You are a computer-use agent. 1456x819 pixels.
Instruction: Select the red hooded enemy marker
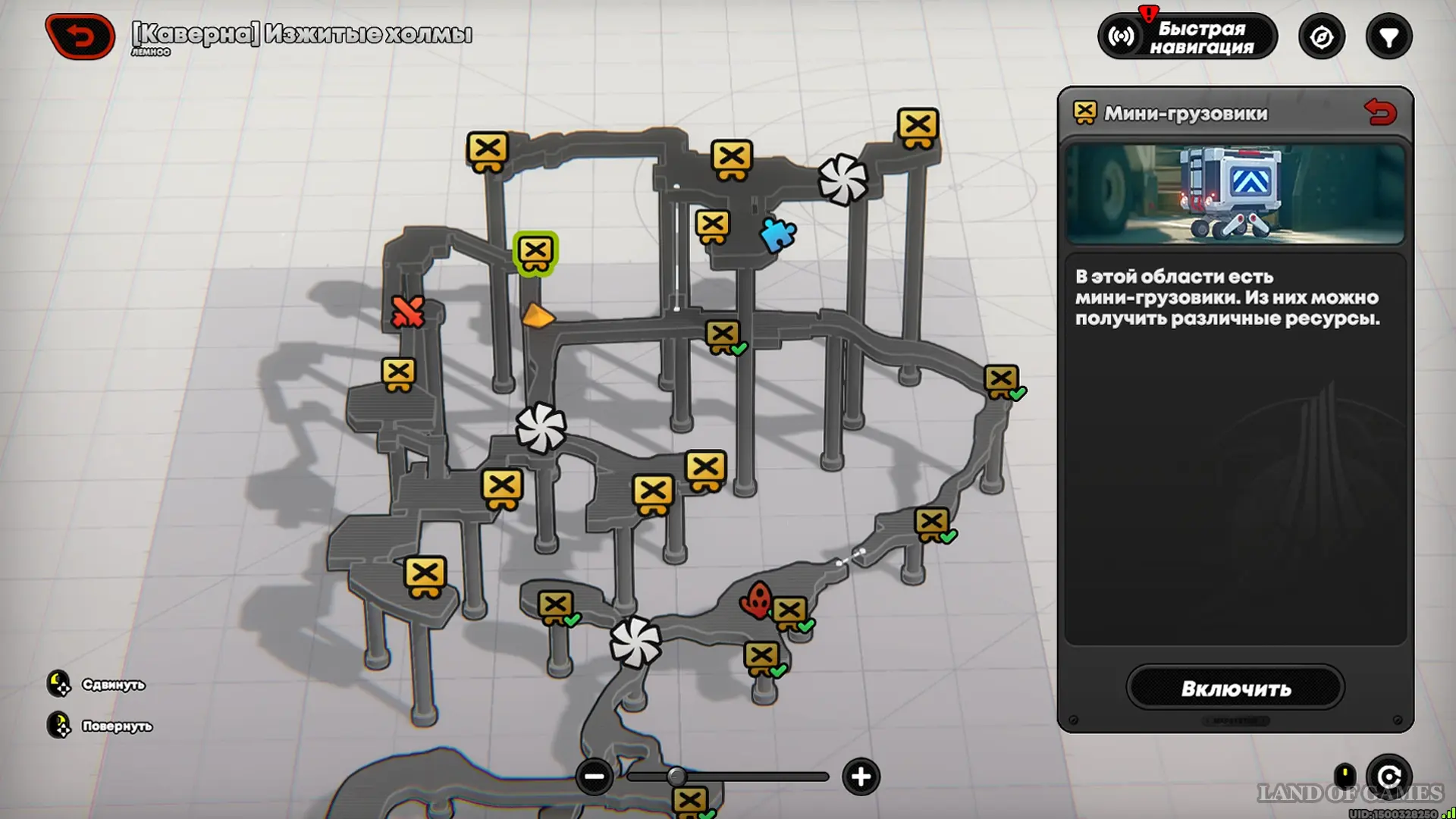756,601
